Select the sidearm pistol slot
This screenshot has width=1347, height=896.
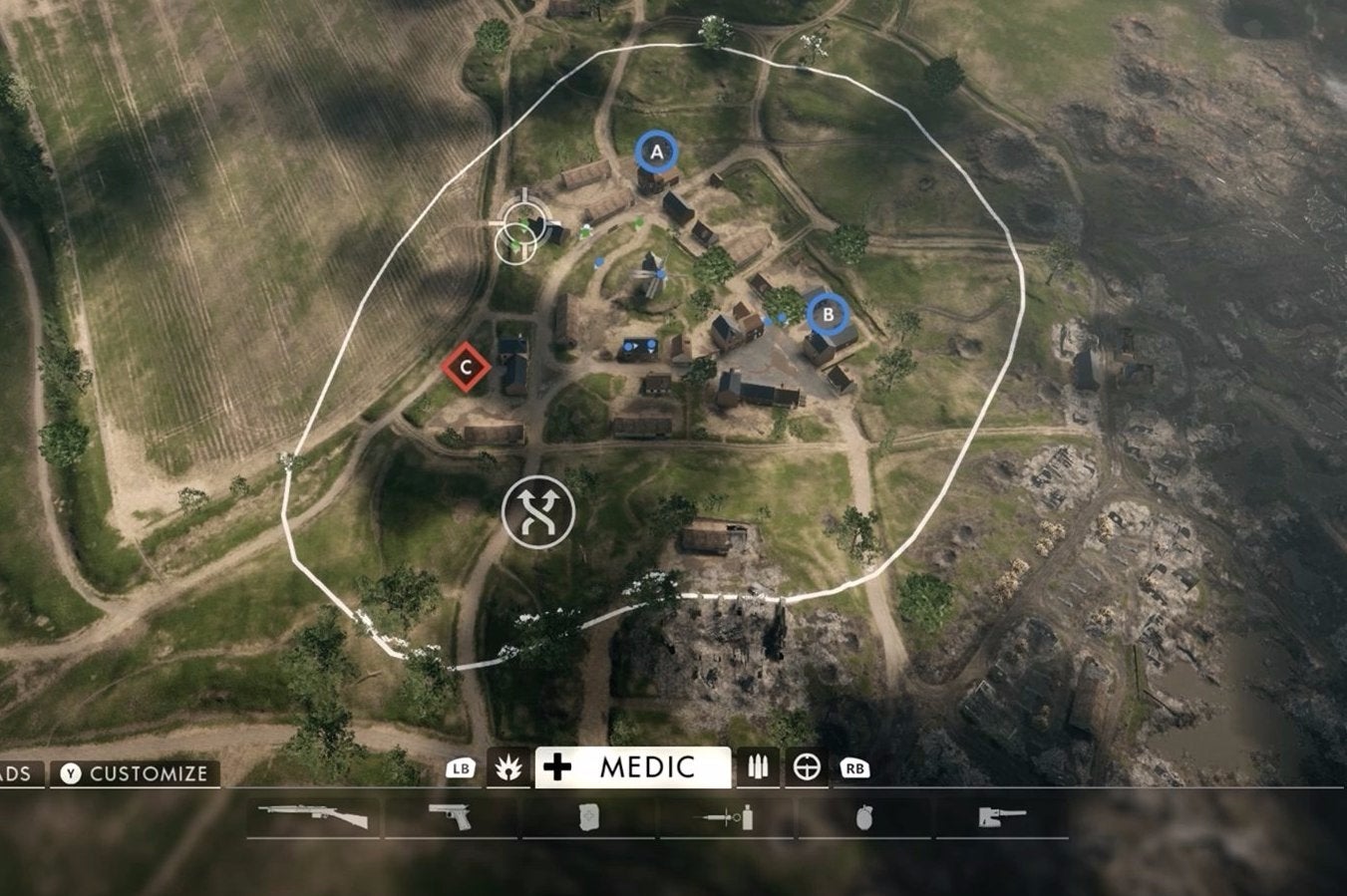click(x=450, y=817)
